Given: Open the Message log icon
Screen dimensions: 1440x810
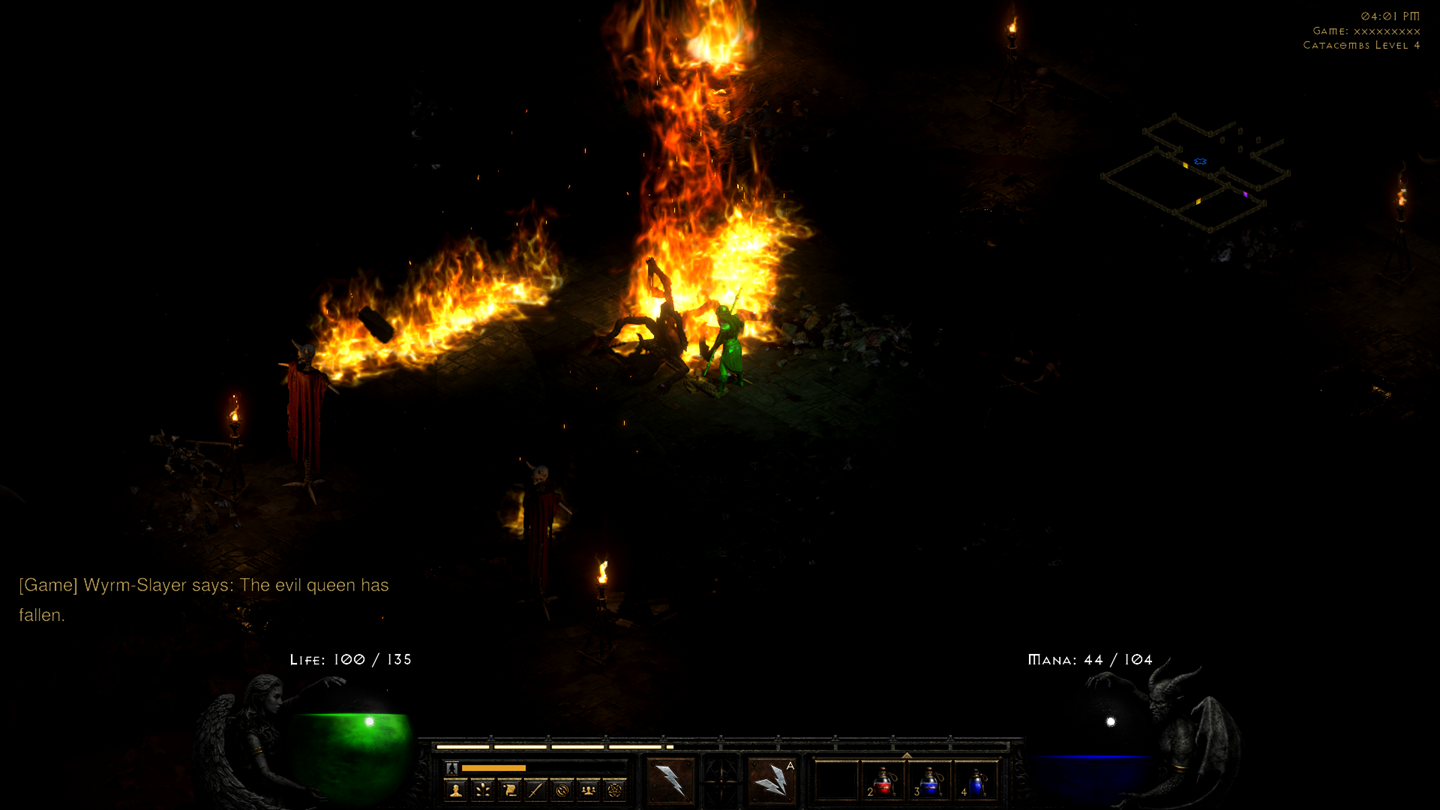Looking at the screenshot, I should (563, 790).
